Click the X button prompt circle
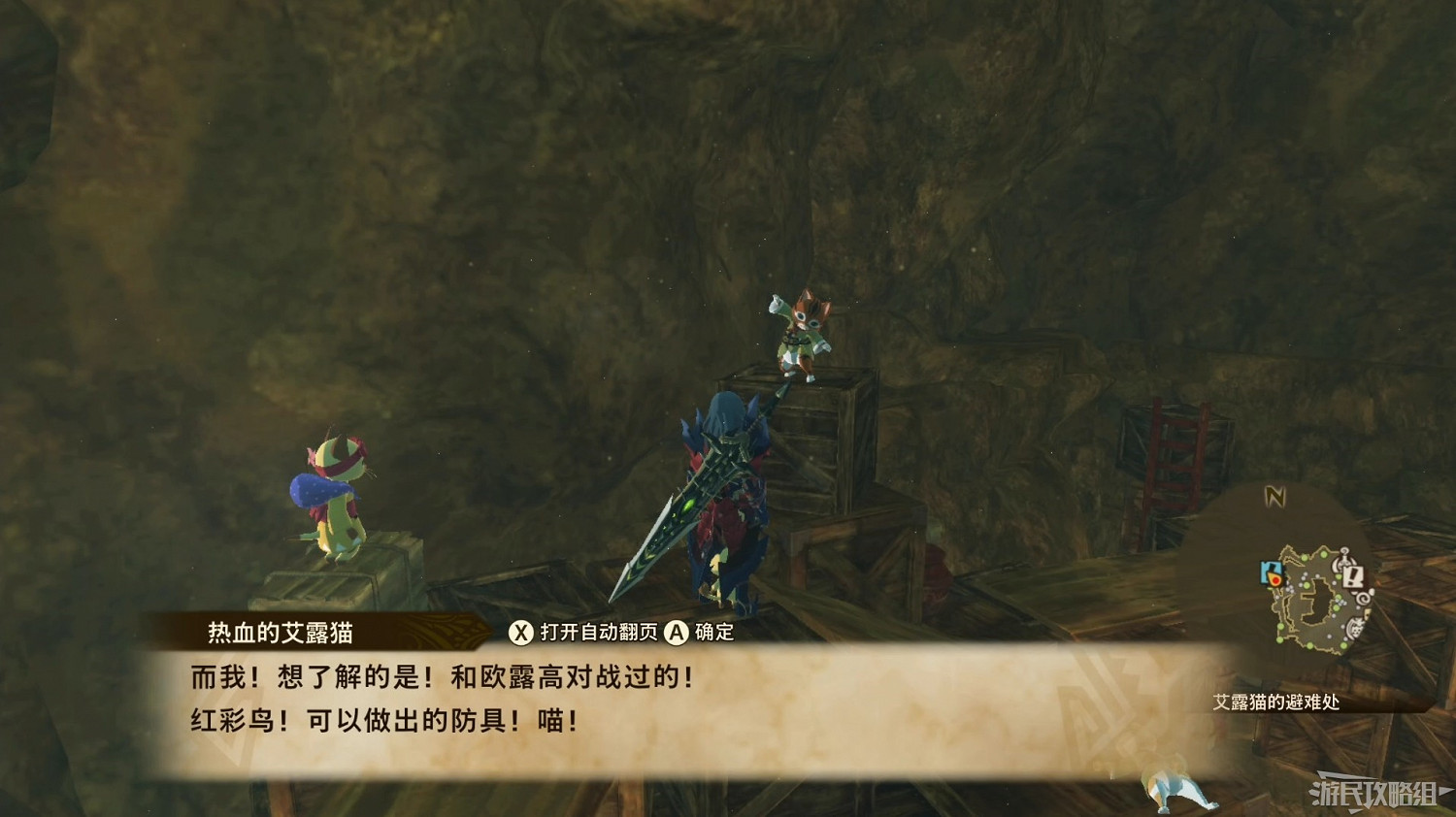The width and height of the screenshot is (1456, 817). click(x=522, y=632)
